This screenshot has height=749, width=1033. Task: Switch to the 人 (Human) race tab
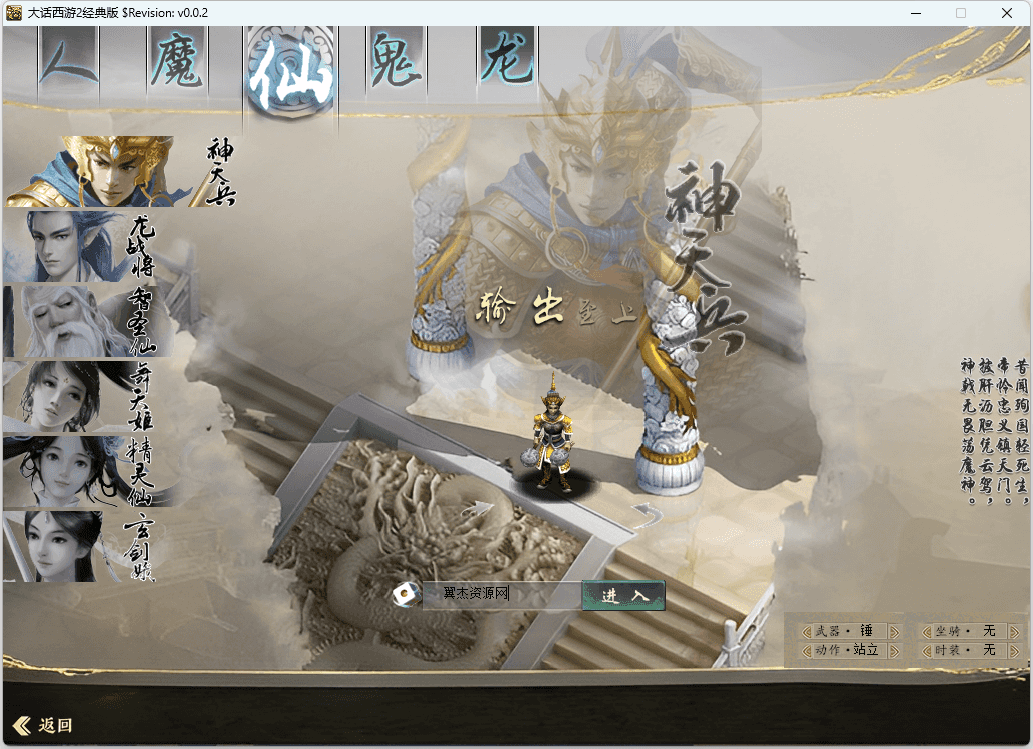pos(68,58)
